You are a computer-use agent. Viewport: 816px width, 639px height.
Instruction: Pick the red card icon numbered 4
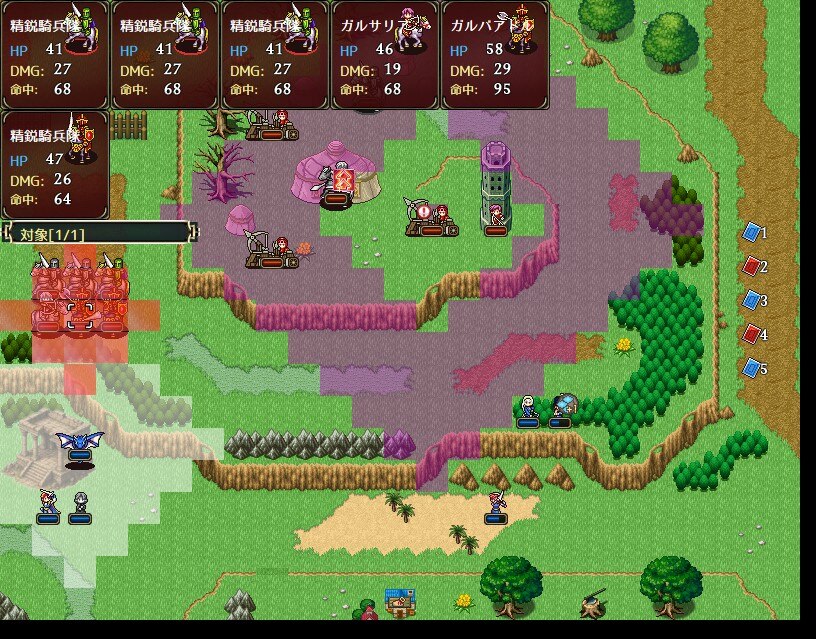(x=752, y=335)
